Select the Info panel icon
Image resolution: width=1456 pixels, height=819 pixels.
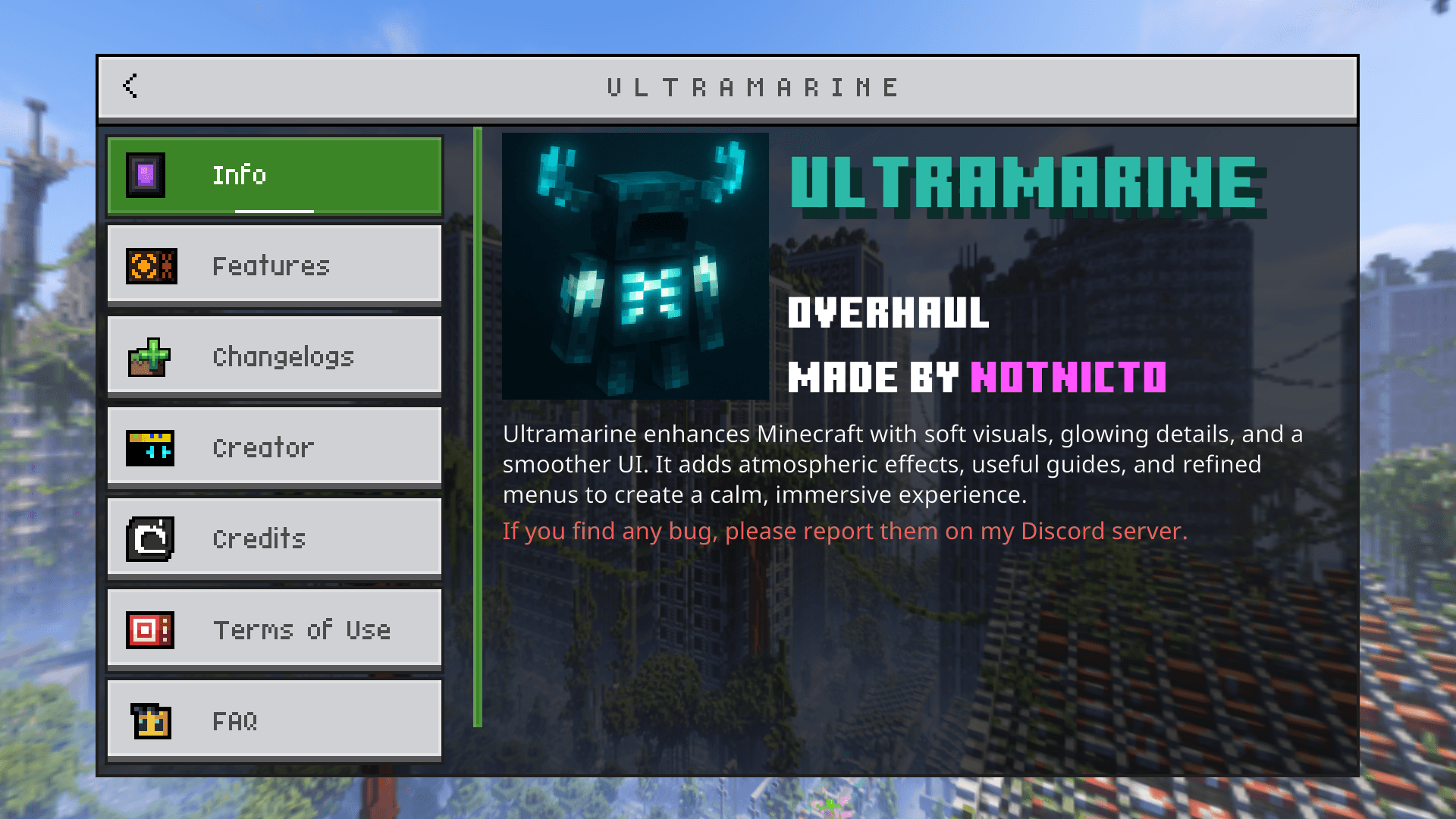click(144, 174)
